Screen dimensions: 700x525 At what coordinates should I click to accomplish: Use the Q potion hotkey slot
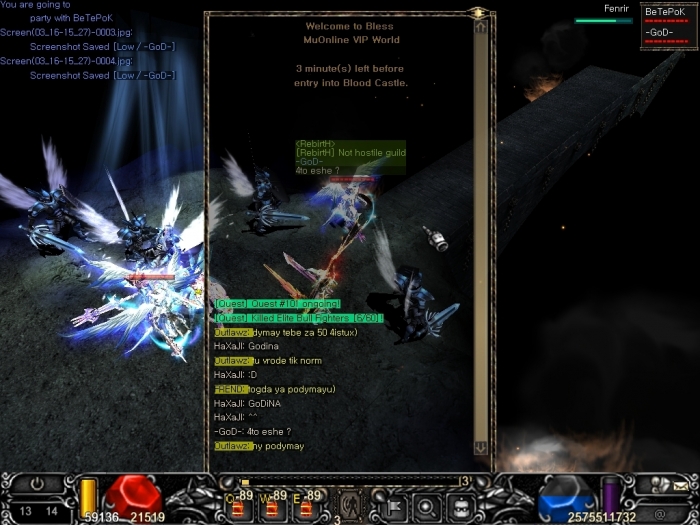pos(241,508)
